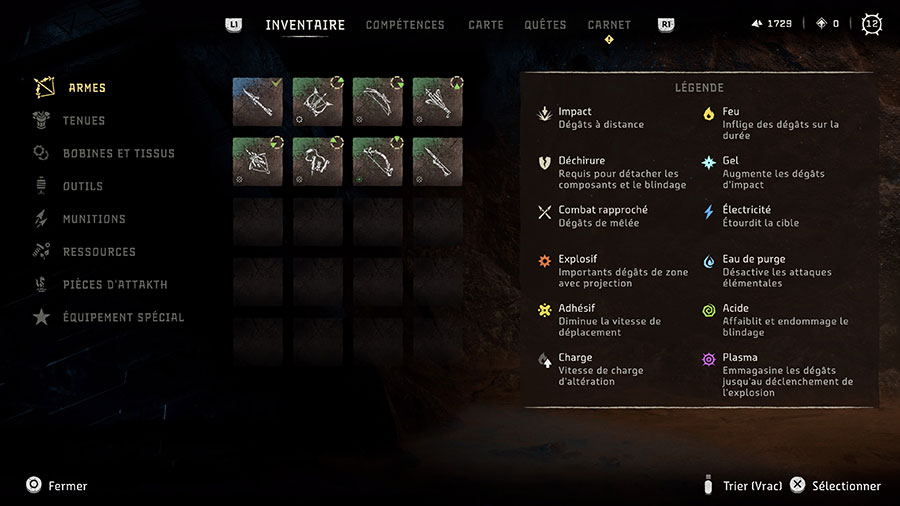Select the Équipement spécial category
This screenshot has height=506, width=900.
tap(123, 318)
